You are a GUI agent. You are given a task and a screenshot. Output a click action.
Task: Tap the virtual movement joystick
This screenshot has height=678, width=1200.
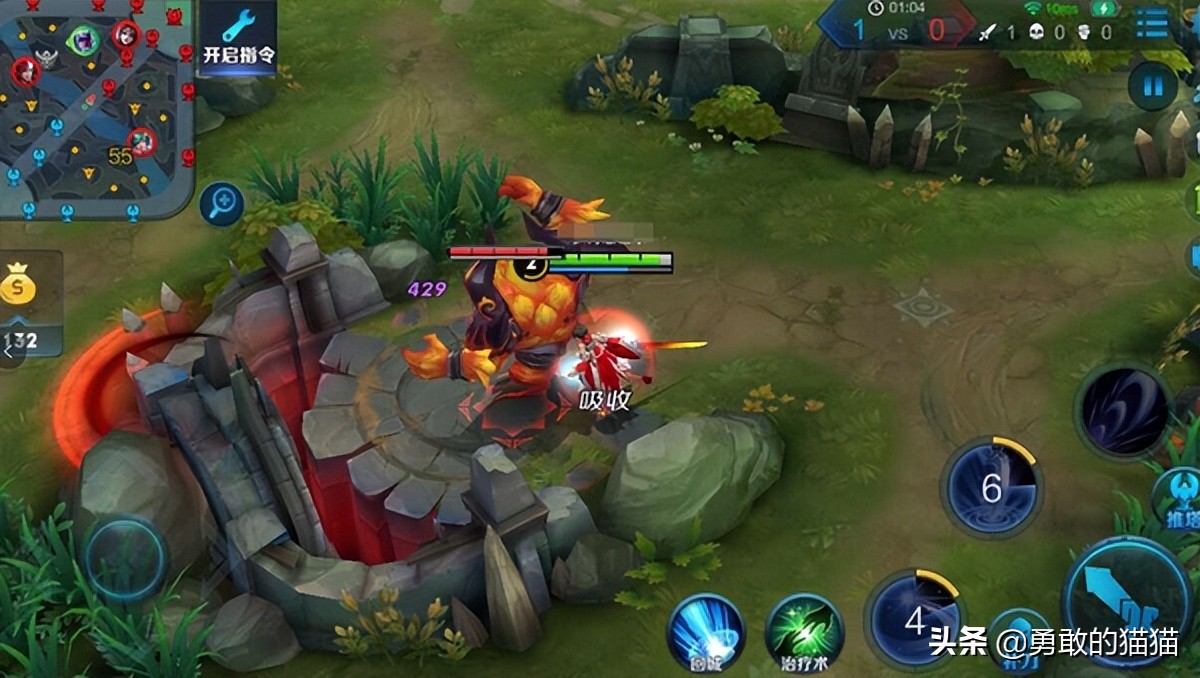(x=125, y=560)
